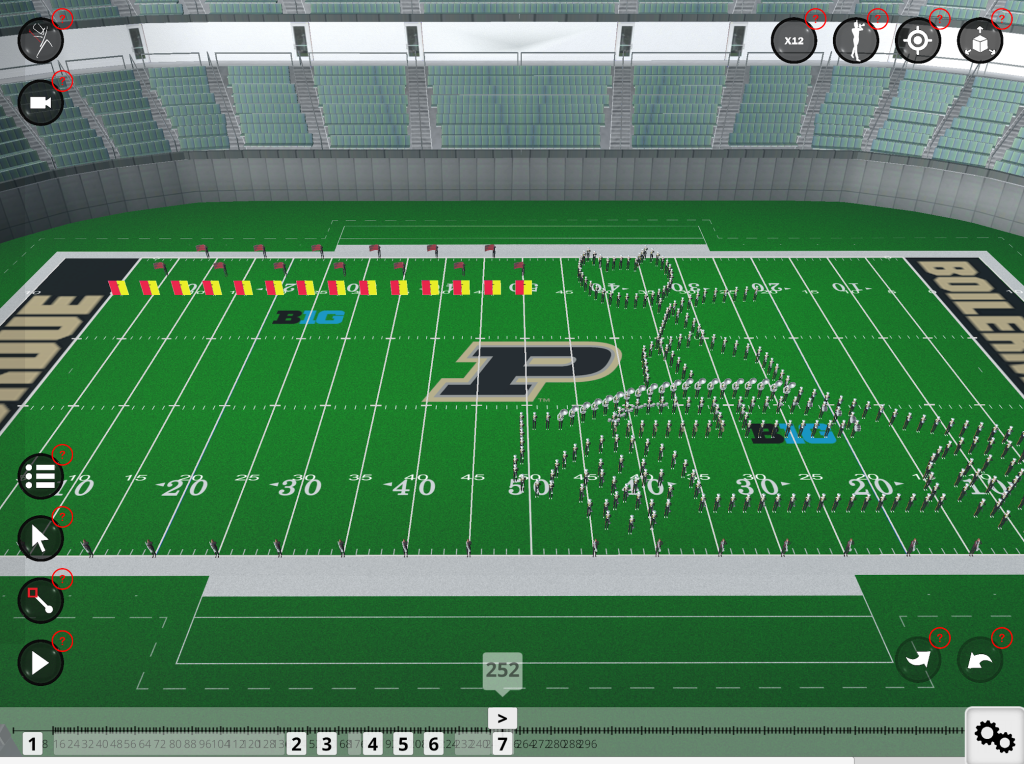
Task: Click the redo curved arrow button
Action: tap(918, 660)
